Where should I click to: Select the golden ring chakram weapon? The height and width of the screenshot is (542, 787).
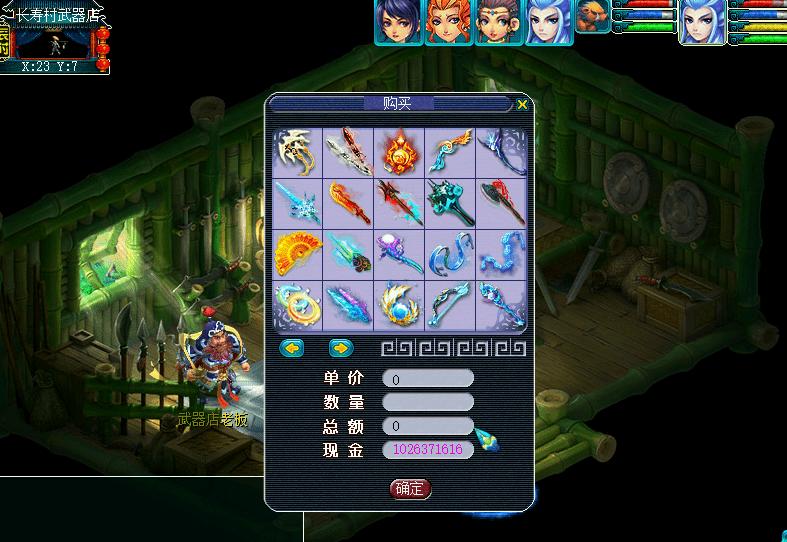(297, 305)
